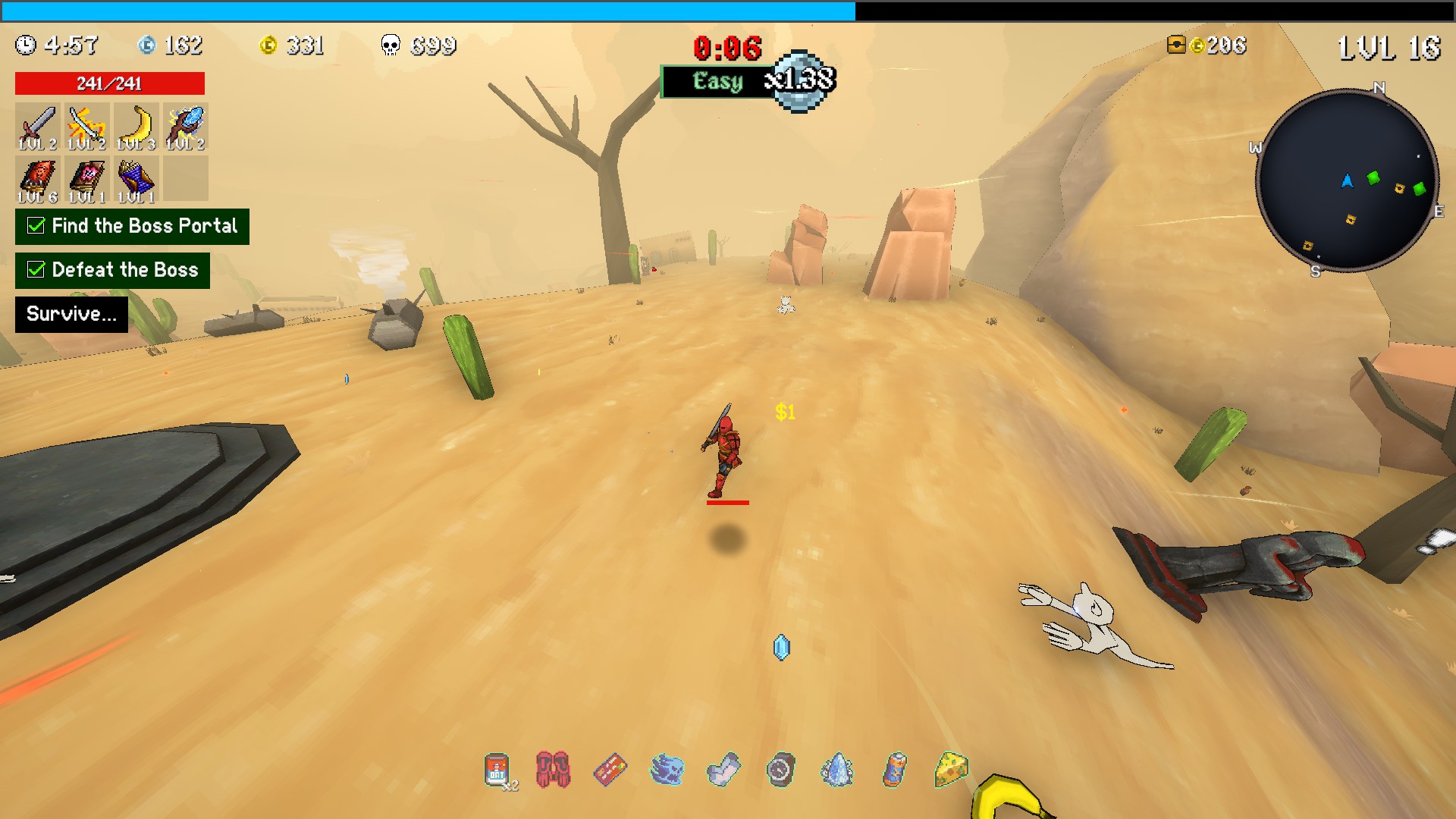Viewport: 1456px width, 819px height.
Task: Select the energy drink can item
Action: click(895, 770)
